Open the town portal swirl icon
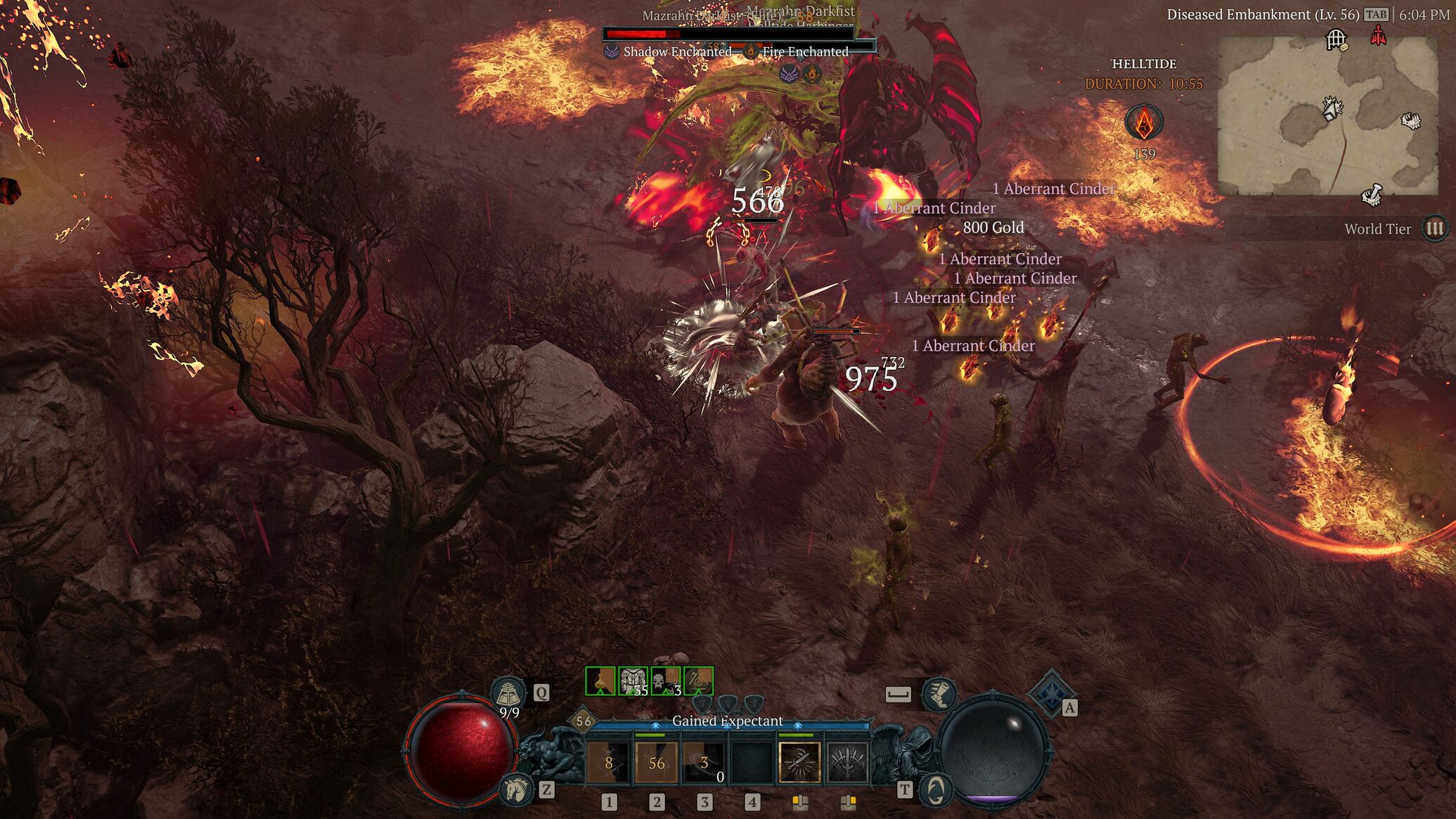This screenshot has height=819, width=1456. 935,789
